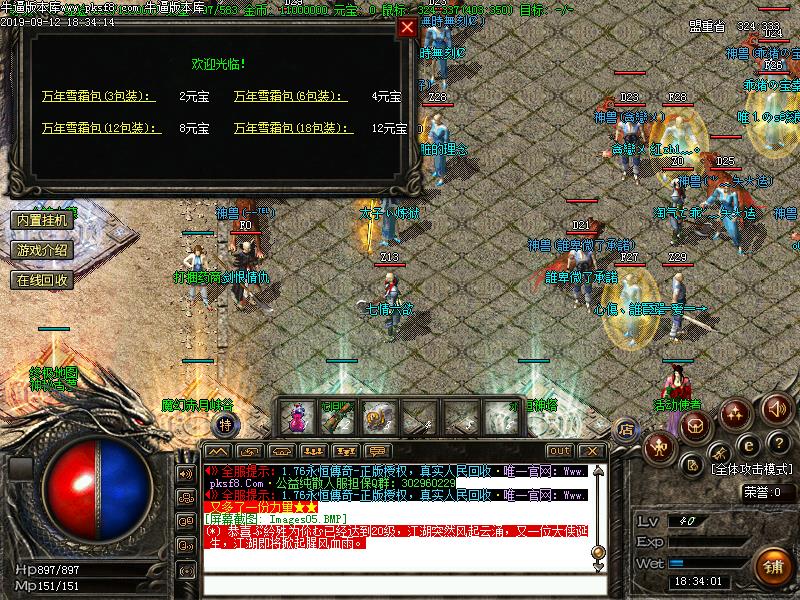Click the orange 铺 stall button

tap(770, 564)
